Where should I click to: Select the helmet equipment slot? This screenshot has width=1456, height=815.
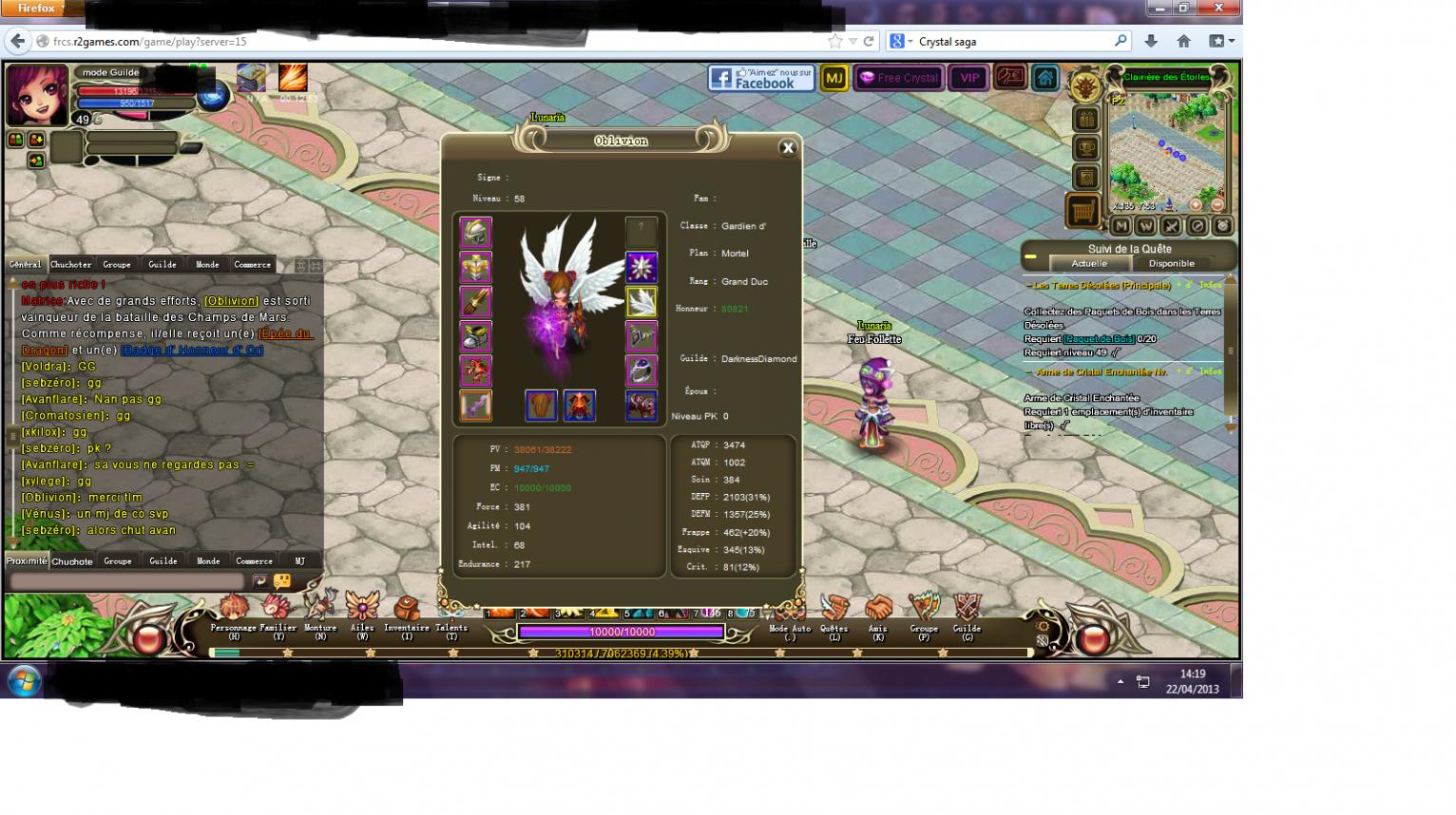[x=475, y=232]
